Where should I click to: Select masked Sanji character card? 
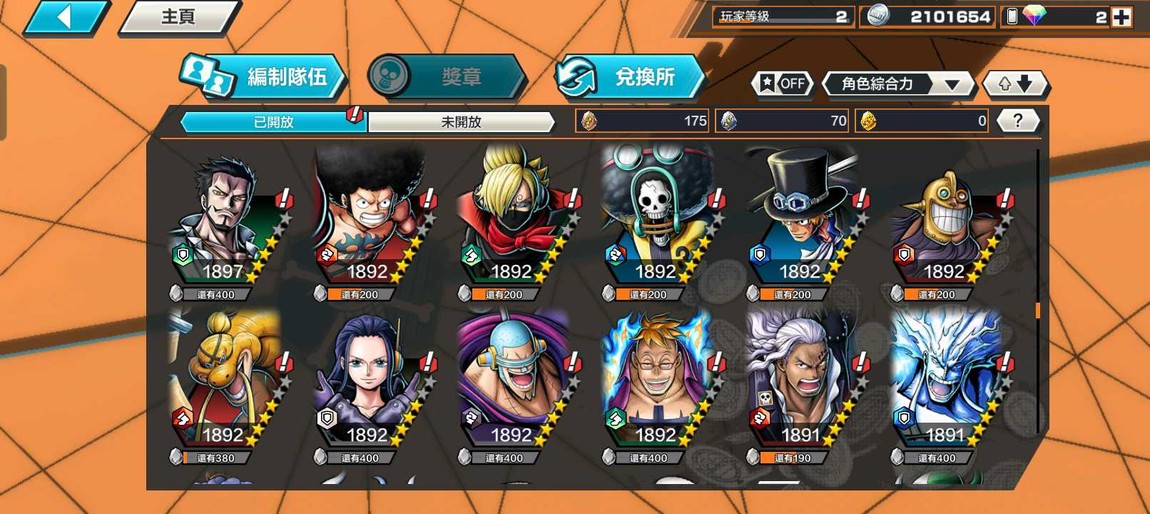click(x=510, y=225)
